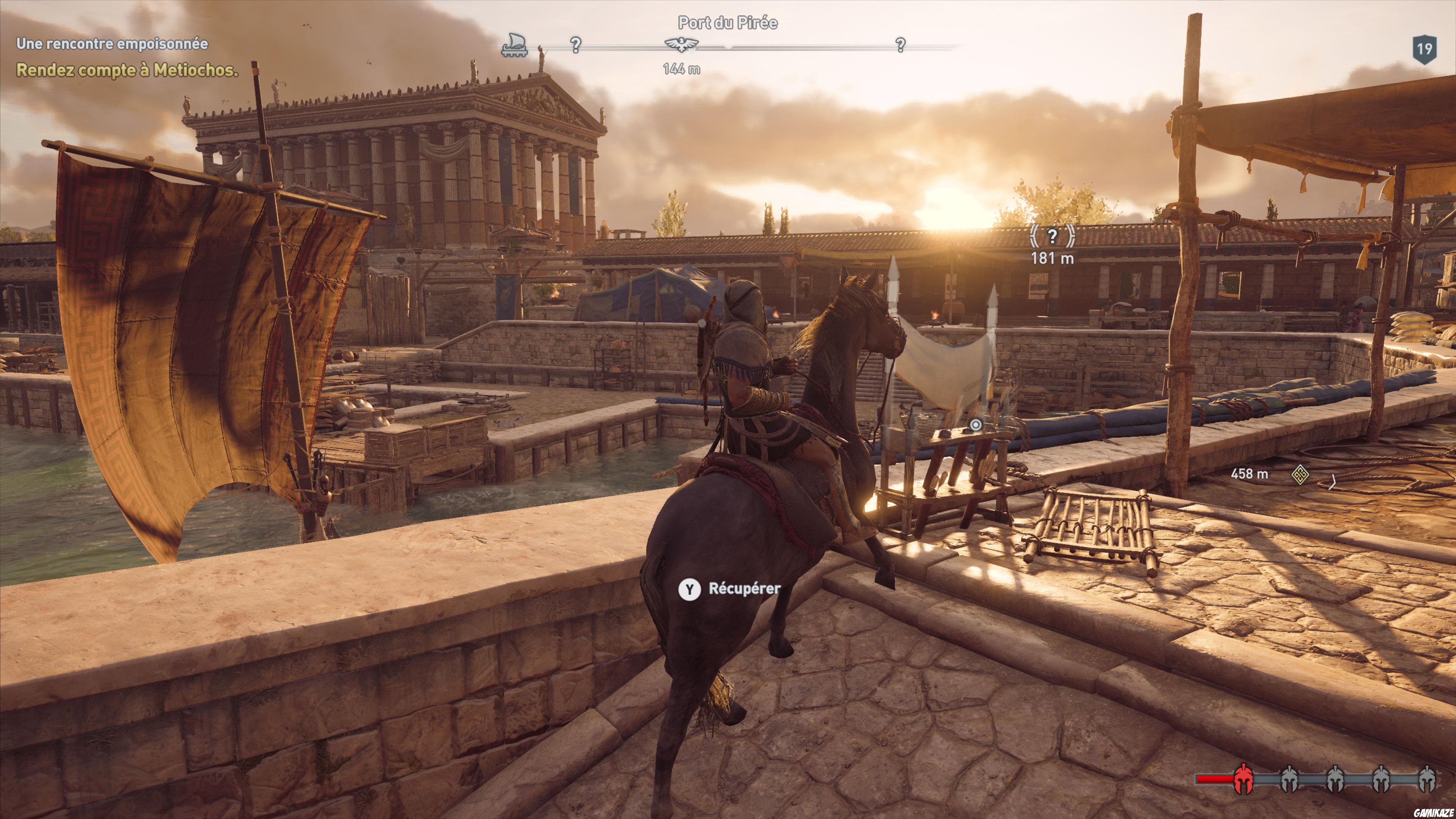This screenshot has height=819, width=1456.
Task: Click the small diamond notch on the compass
Action: coord(729,47)
